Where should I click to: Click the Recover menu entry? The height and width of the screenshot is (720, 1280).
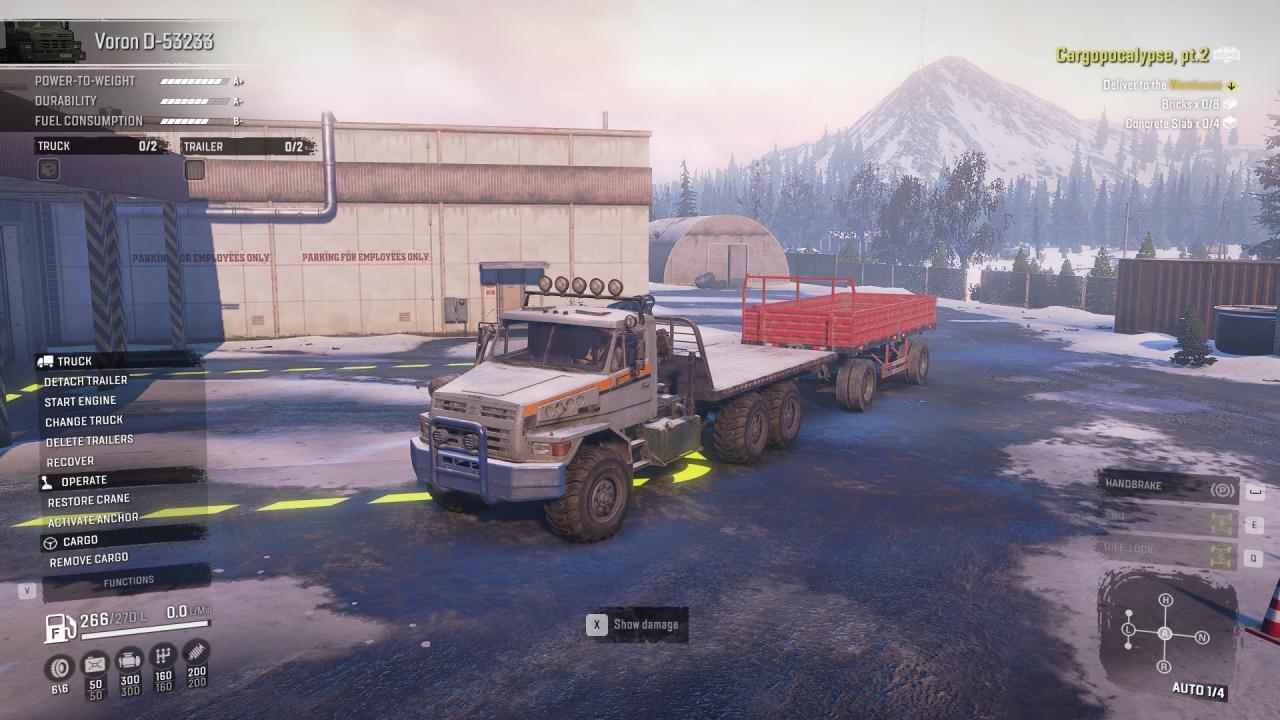point(70,461)
